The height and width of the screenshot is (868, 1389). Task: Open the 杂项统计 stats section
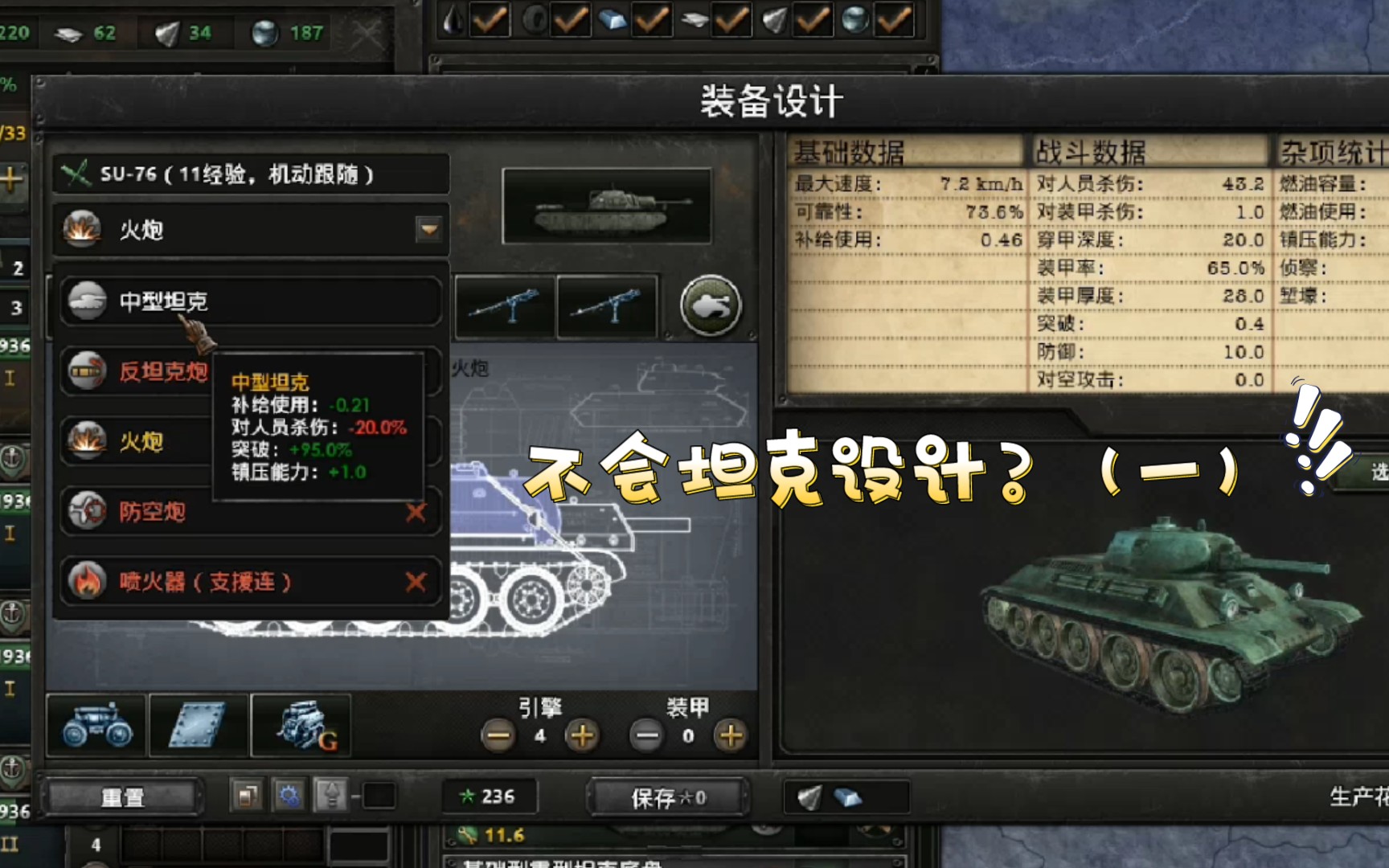pos(1330,150)
